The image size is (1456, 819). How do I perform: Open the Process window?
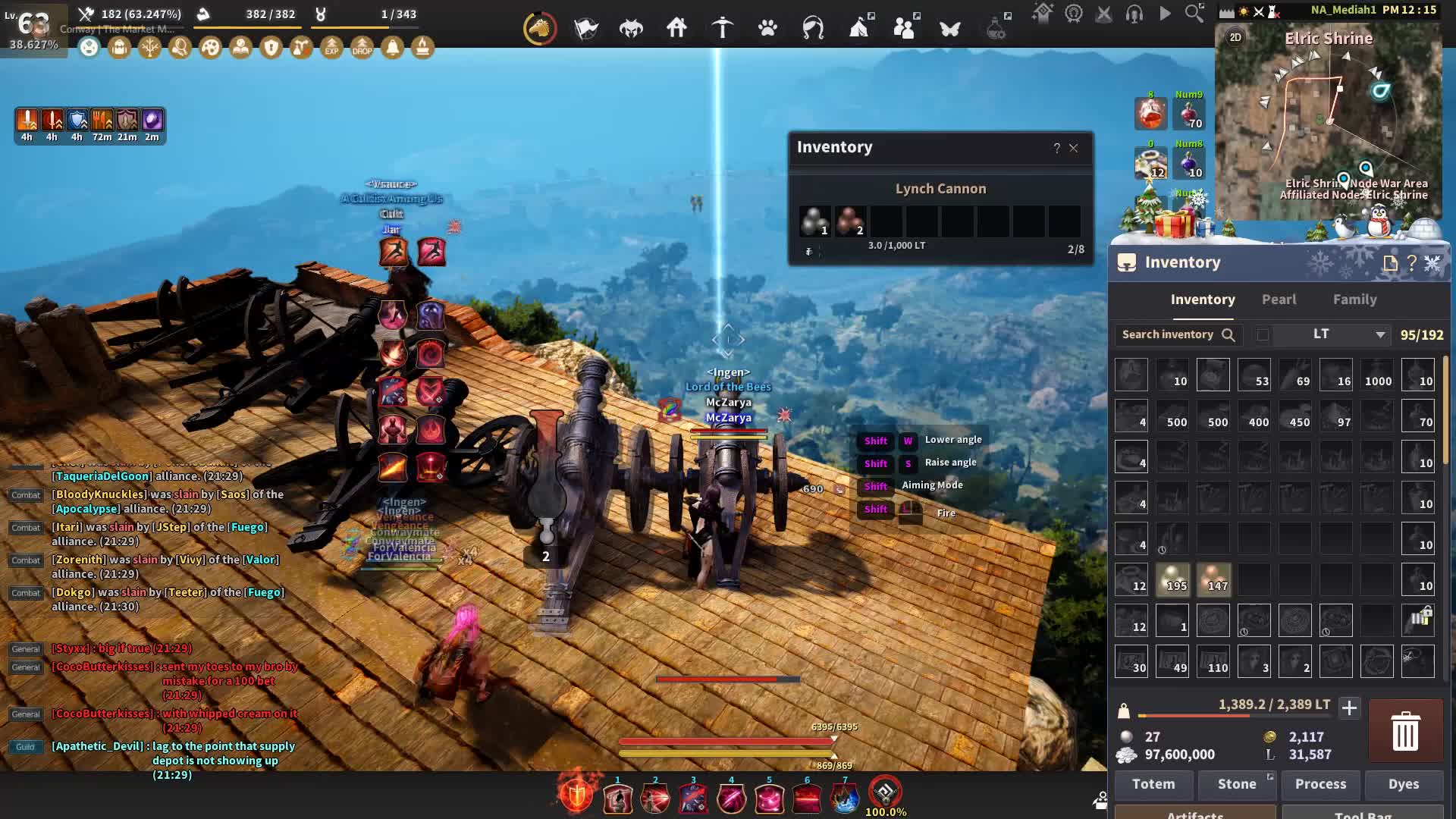(x=1320, y=784)
